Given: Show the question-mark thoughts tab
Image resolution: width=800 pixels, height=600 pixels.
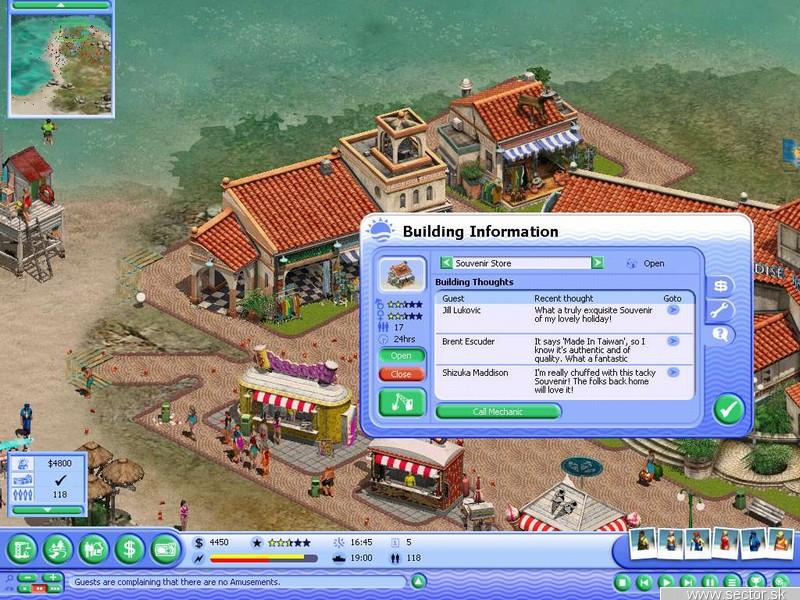Looking at the screenshot, I should point(719,335).
